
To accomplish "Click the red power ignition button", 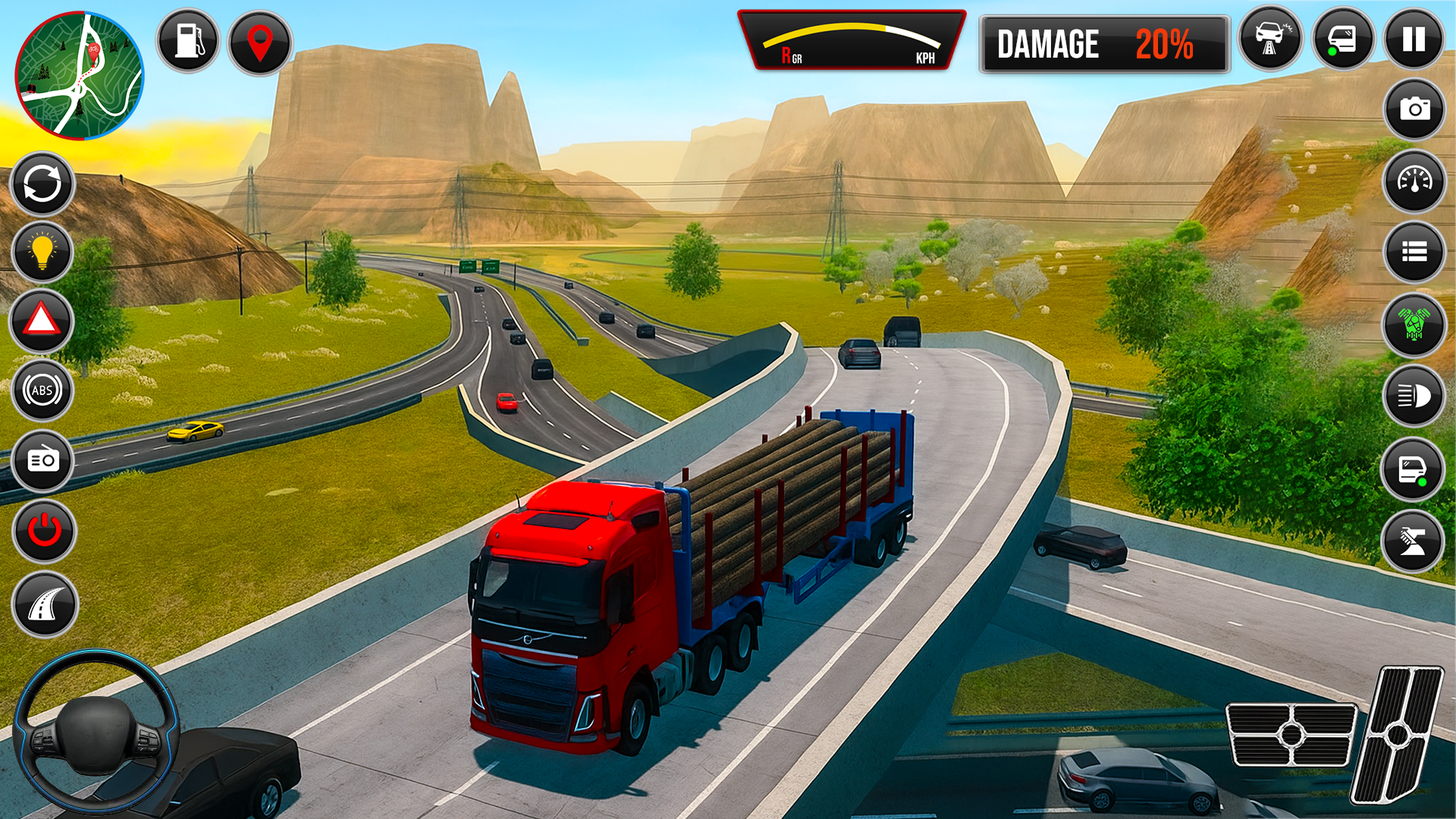I will [44, 531].
